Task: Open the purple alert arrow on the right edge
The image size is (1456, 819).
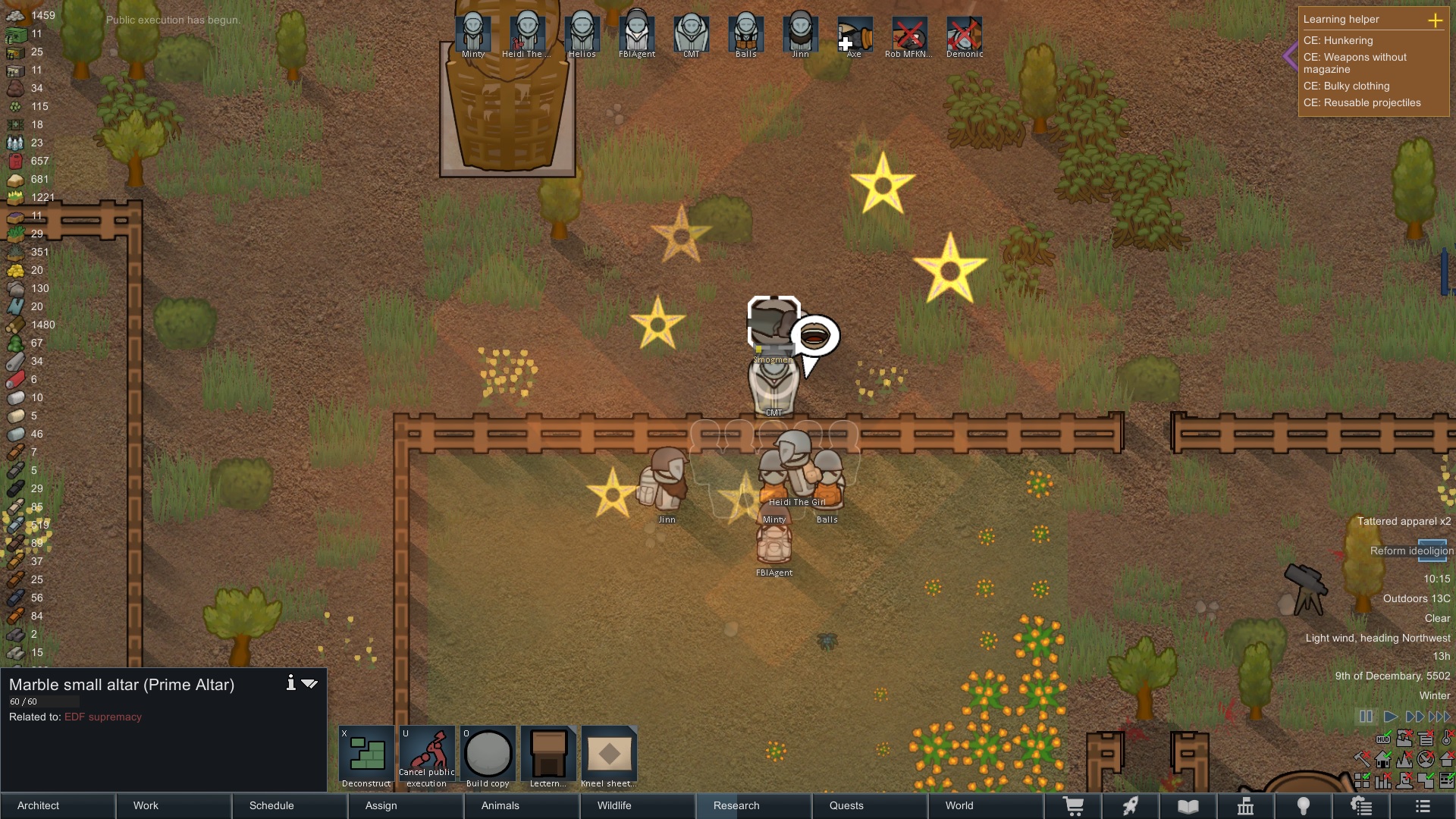Action: 1289,55
